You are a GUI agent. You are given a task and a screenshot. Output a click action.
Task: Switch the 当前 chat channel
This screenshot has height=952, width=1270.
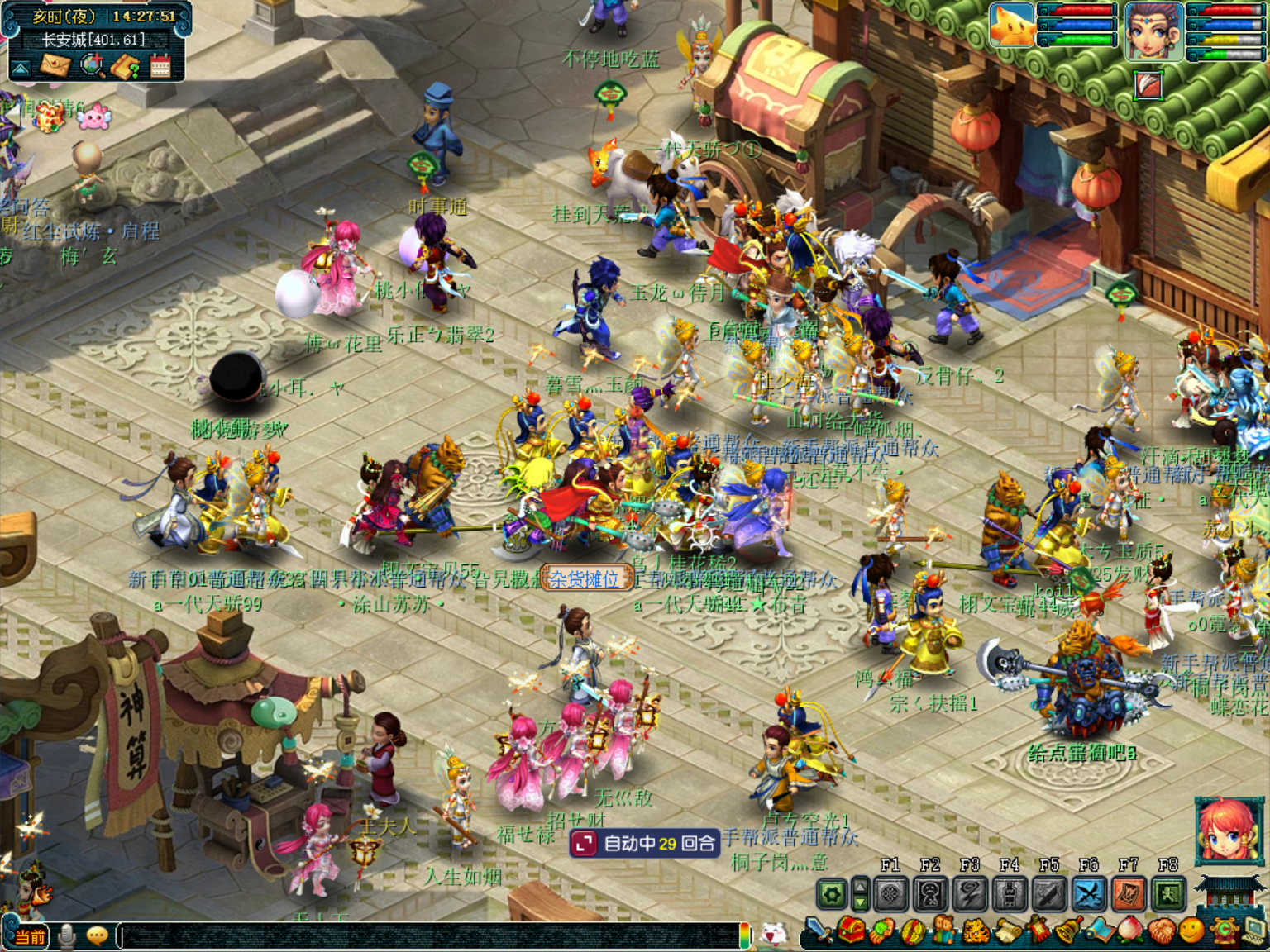pyautogui.click(x=31, y=936)
